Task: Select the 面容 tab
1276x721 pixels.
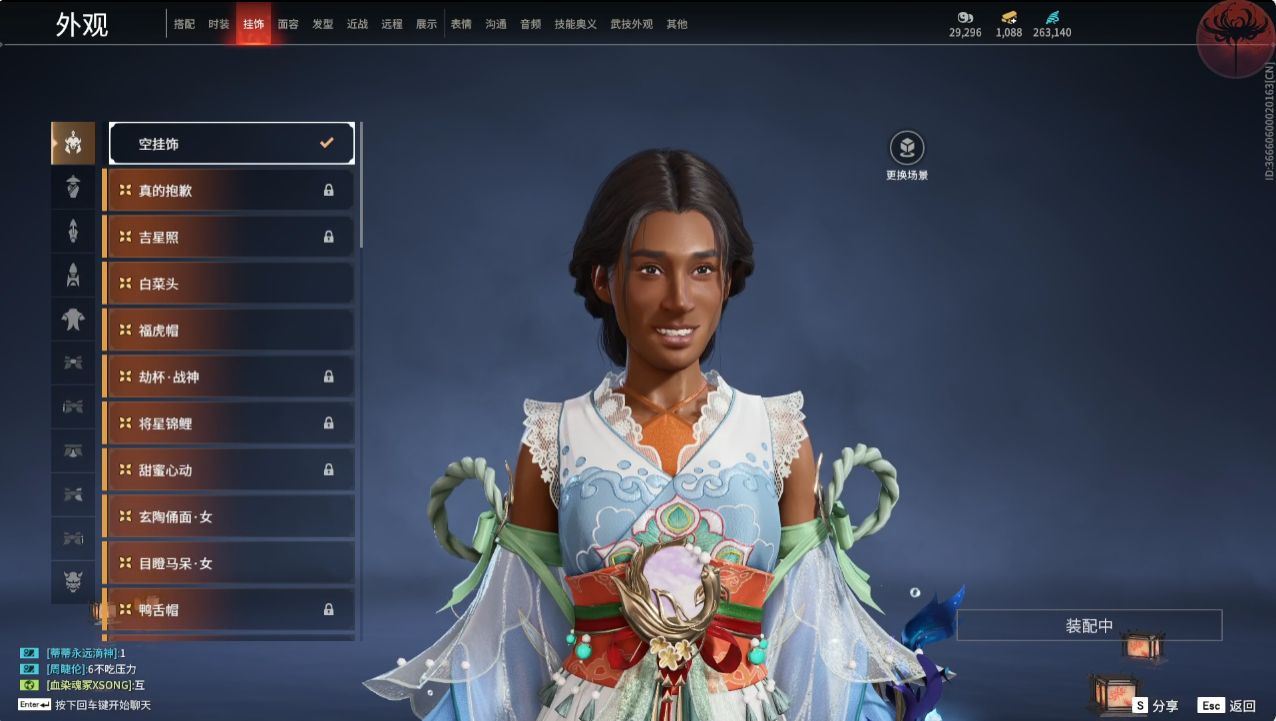Action: [288, 24]
